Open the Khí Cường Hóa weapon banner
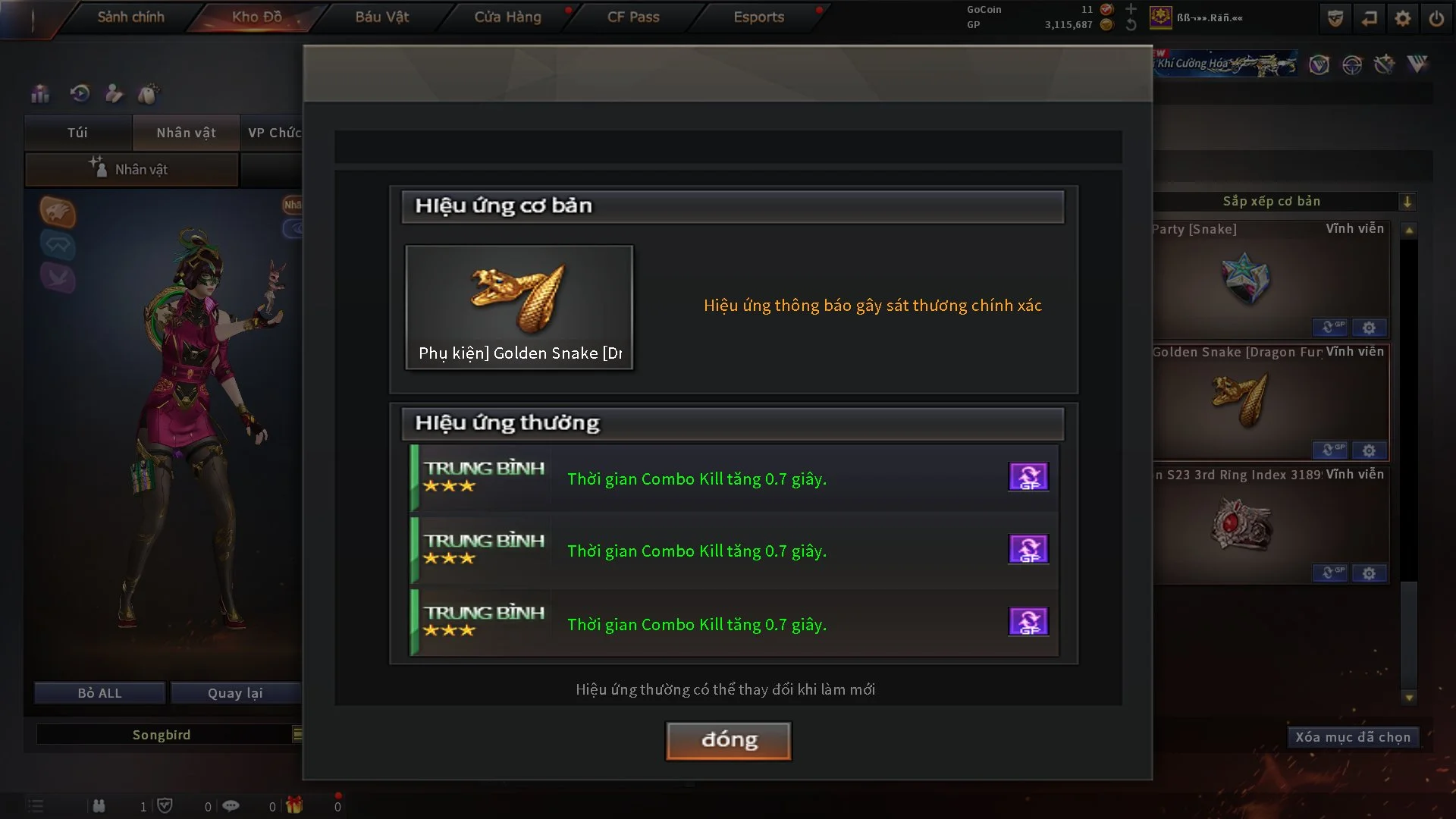Viewport: 1456px width, 819px height. [x=1225, y=64]
